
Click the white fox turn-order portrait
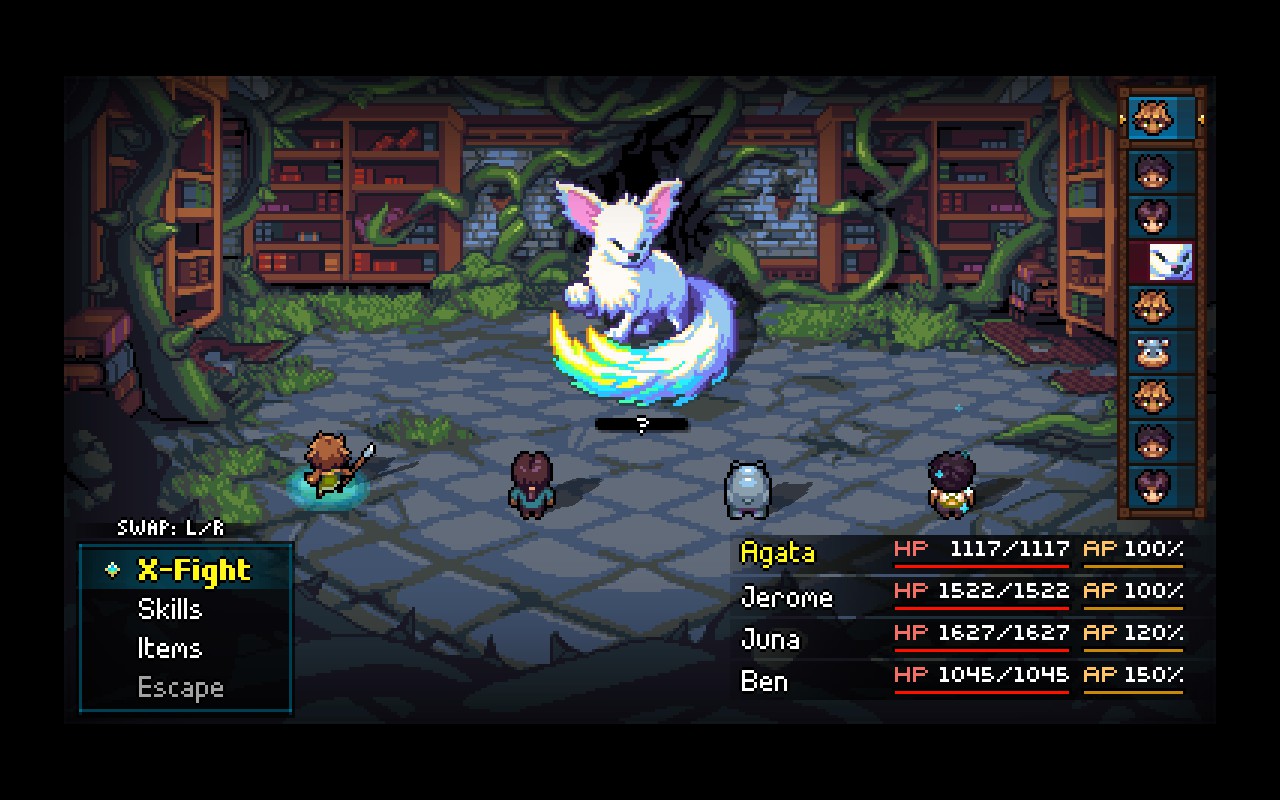point(1167,262)
